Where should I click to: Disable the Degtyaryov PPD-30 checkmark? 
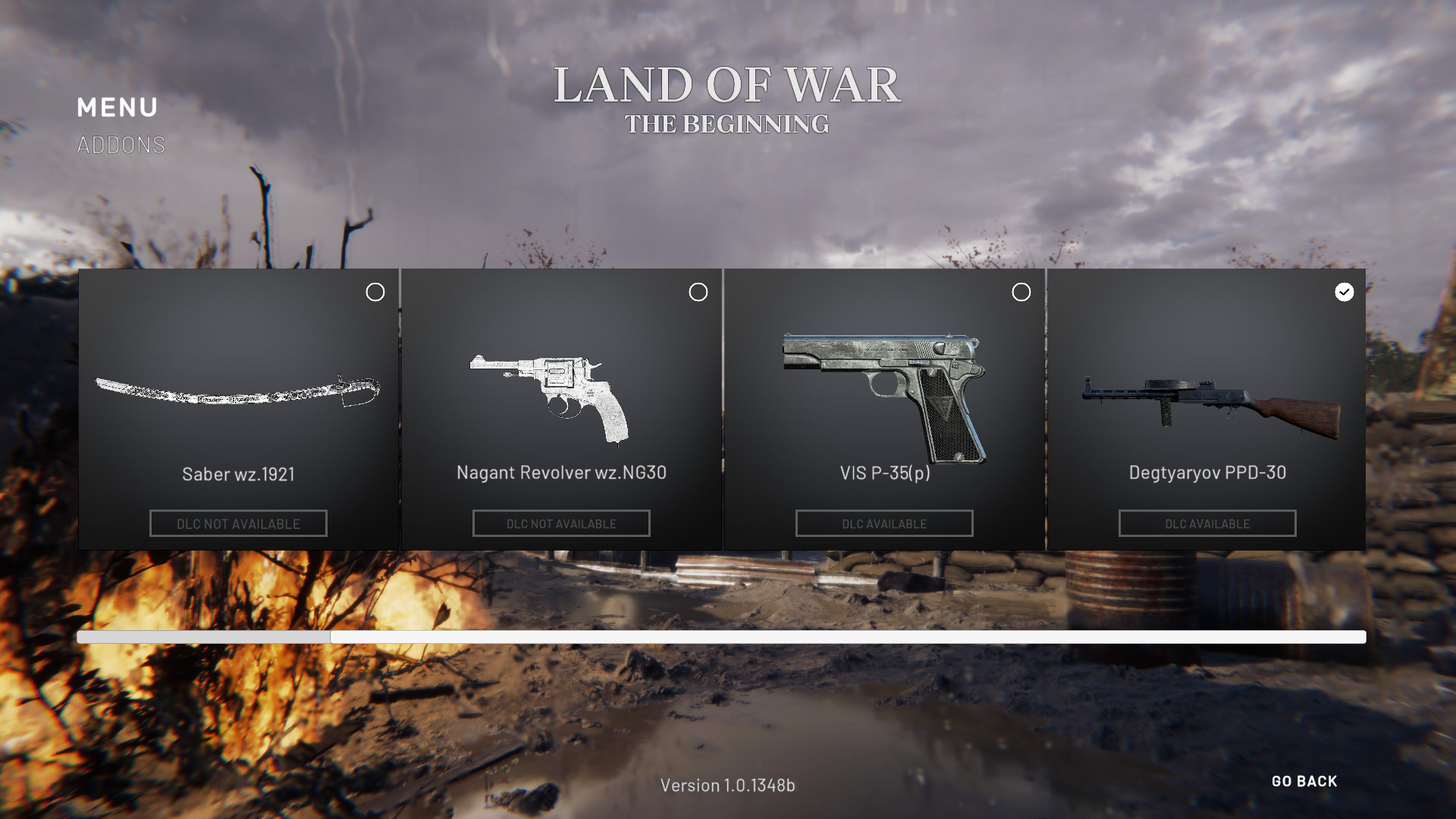point(1344,291)
